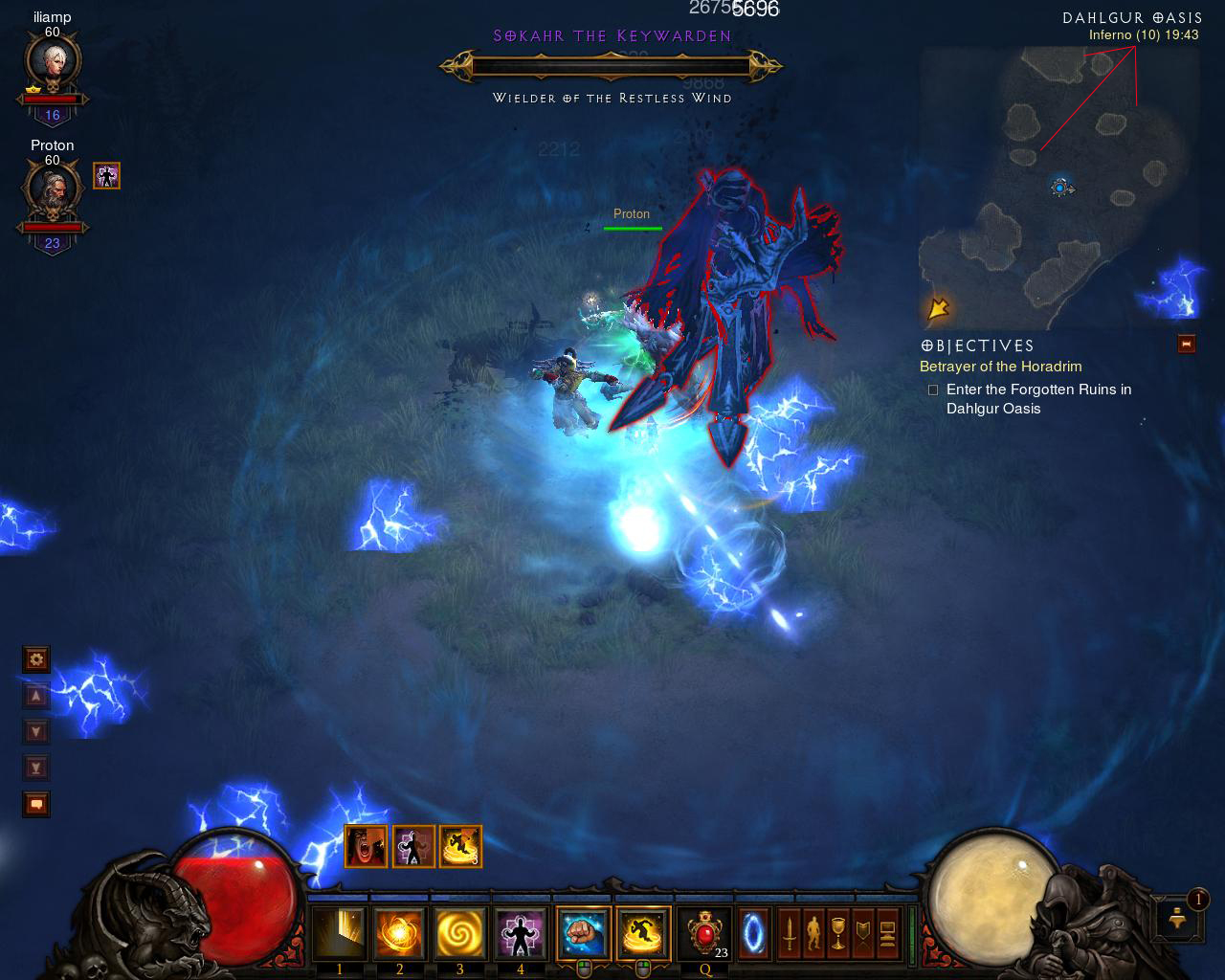1225x980 pixels.
Task: Drink the red health potion
Action: tap(704, 933)
